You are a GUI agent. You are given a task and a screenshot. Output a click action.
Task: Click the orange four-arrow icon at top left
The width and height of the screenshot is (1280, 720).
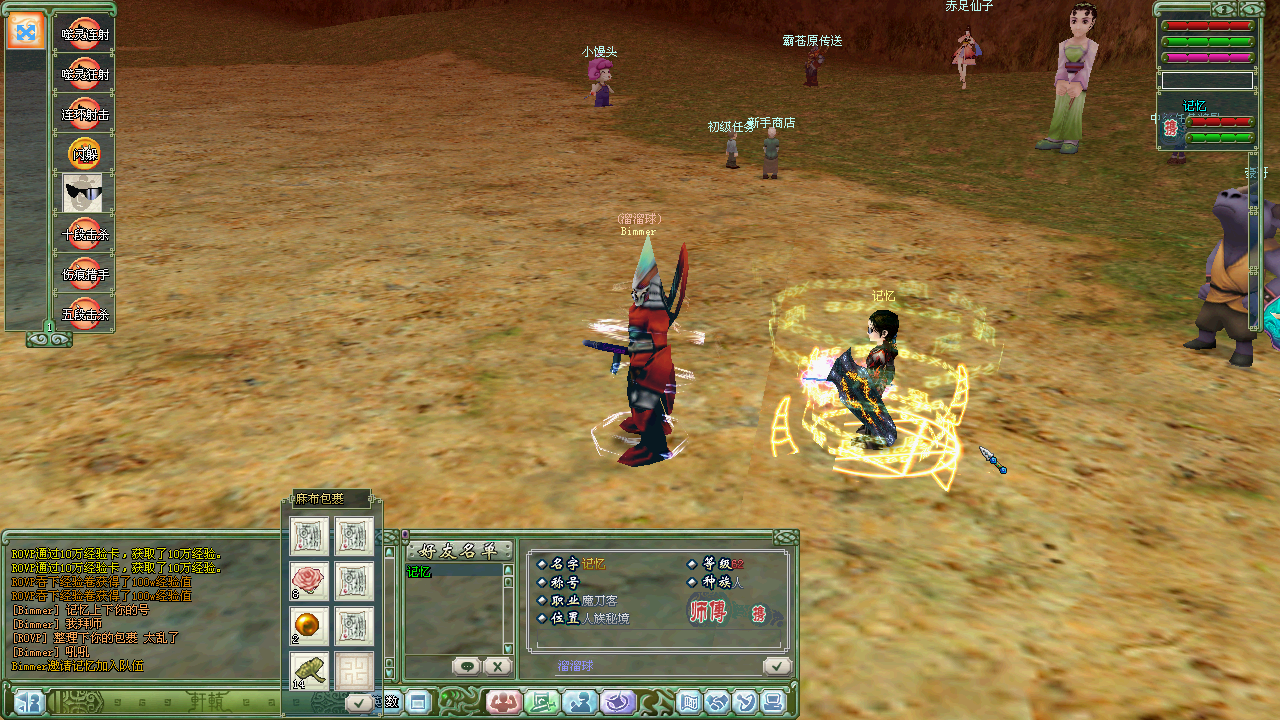[26, 31]
